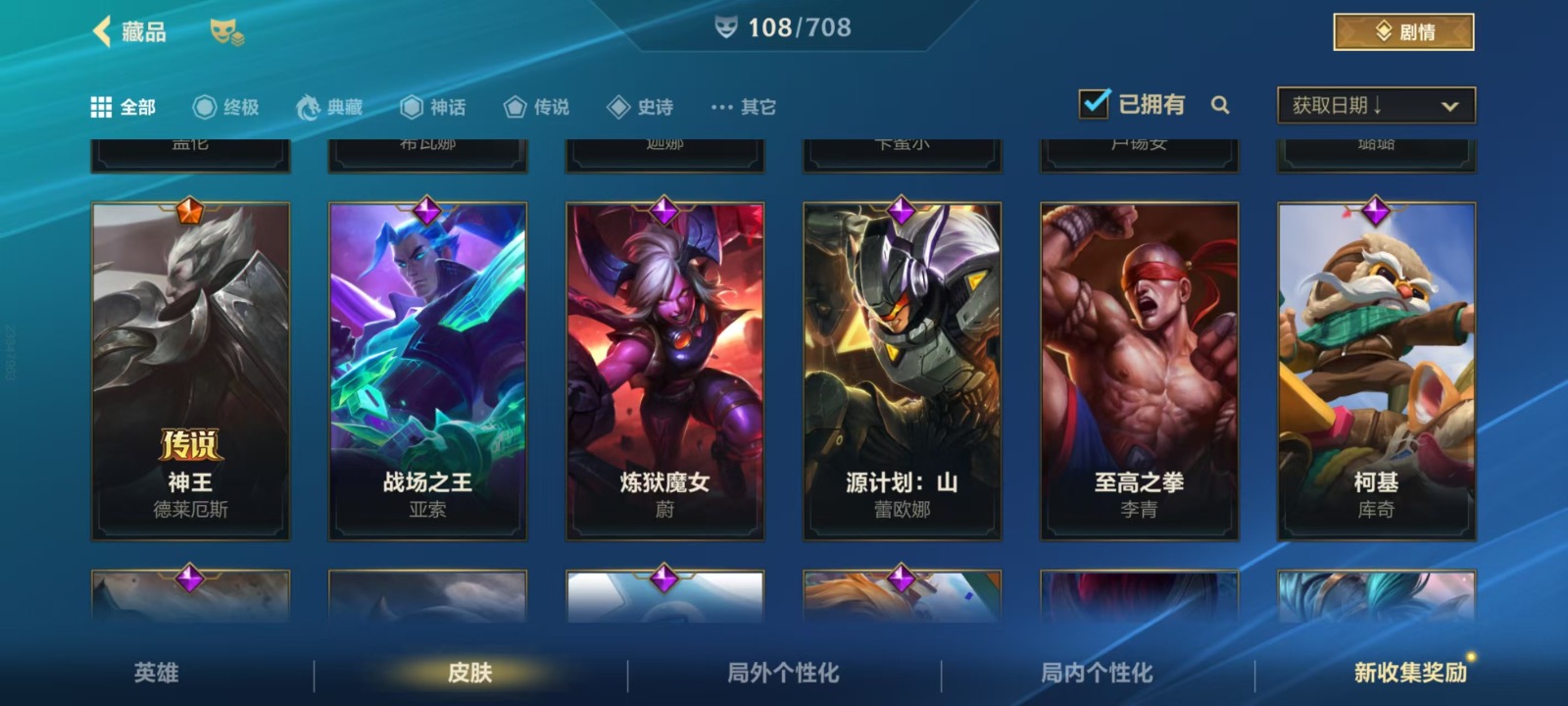Open the 新收集奖励 rewards tab
Viewport: 1568px width, 706px height.
(1410, 673)
